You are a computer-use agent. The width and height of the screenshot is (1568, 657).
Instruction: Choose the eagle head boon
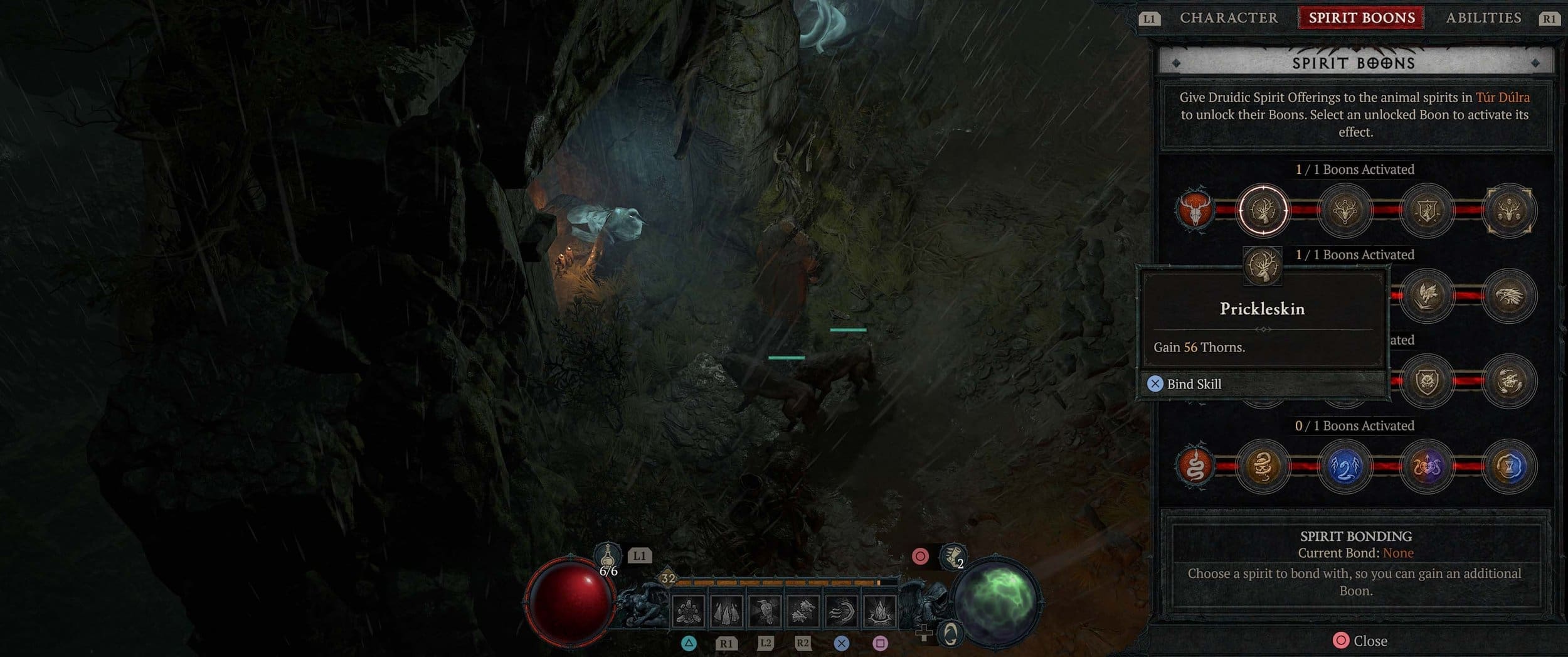(1509, 296)
